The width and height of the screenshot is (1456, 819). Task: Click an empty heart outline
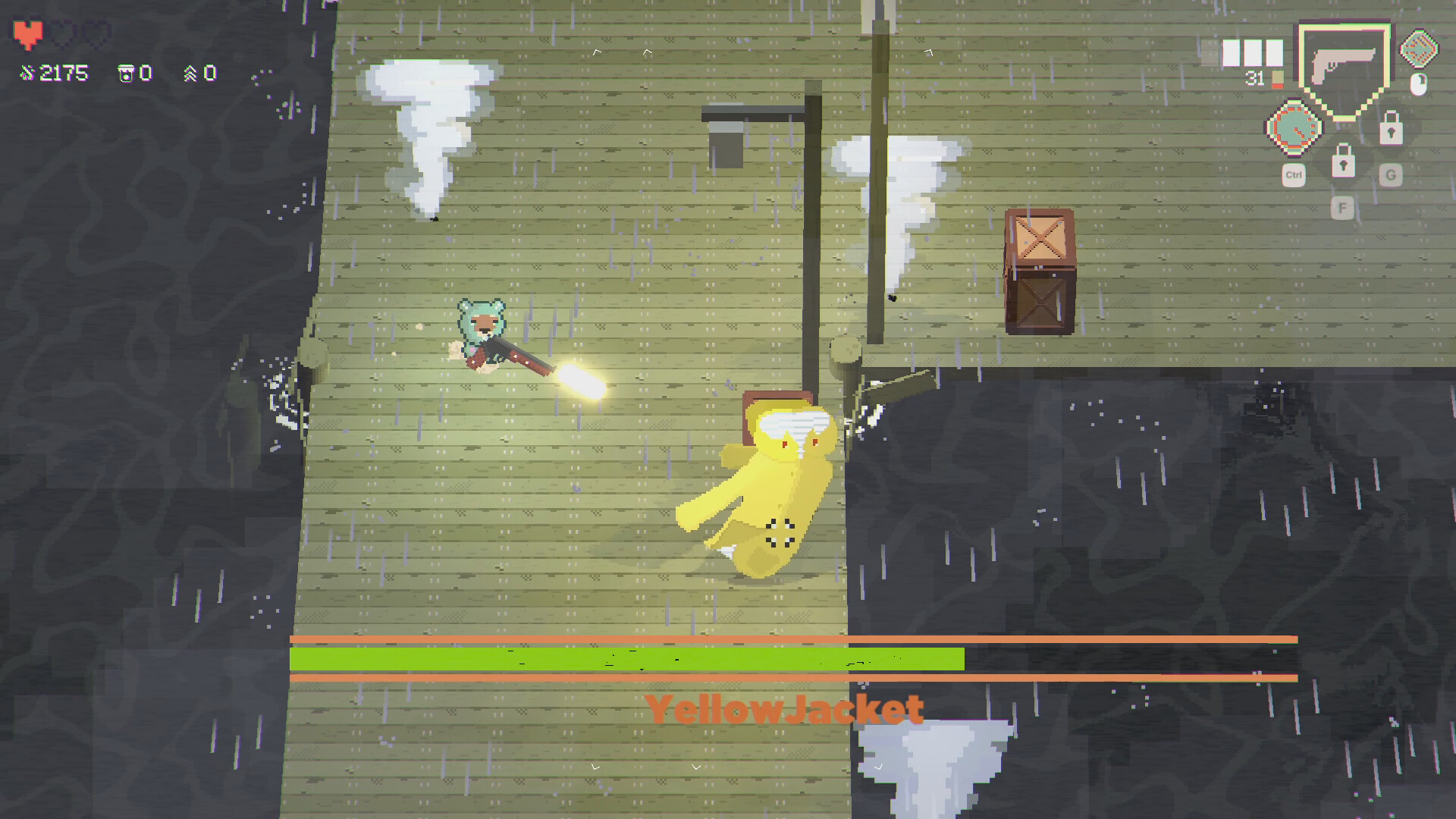64,32
